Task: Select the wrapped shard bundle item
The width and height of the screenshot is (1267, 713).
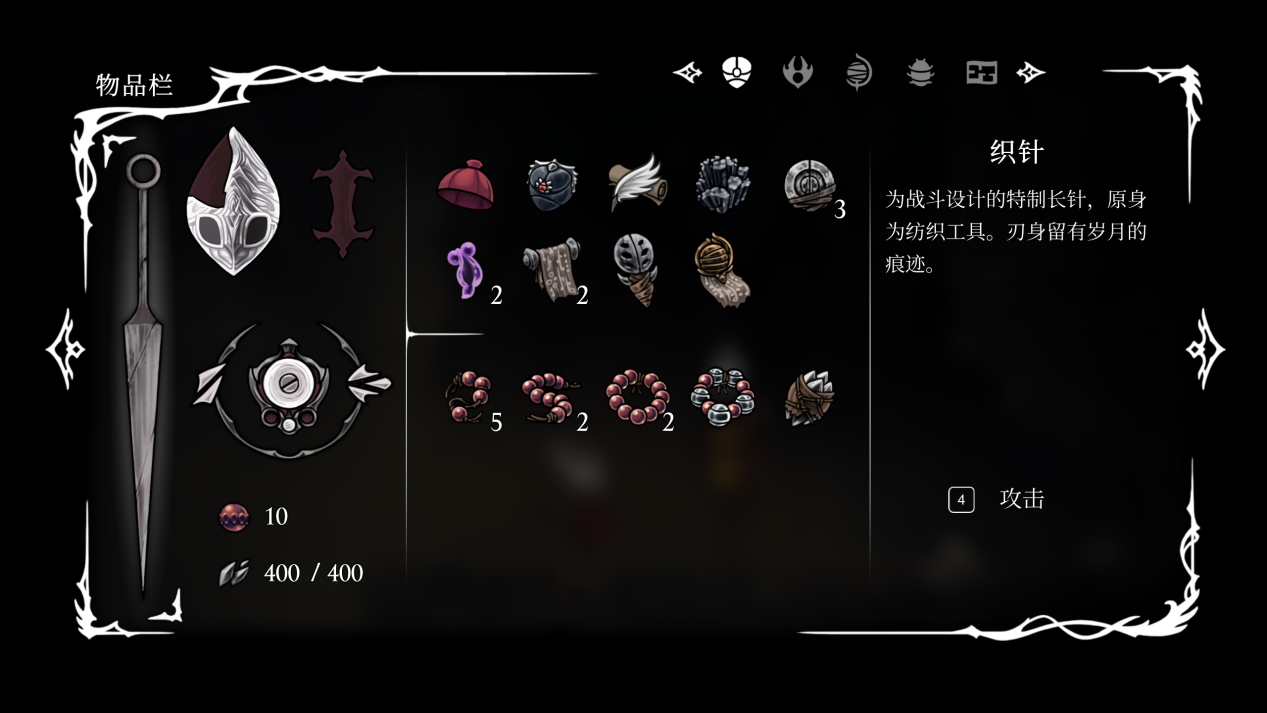Action: pyautogui.click(x=808, y=397)
